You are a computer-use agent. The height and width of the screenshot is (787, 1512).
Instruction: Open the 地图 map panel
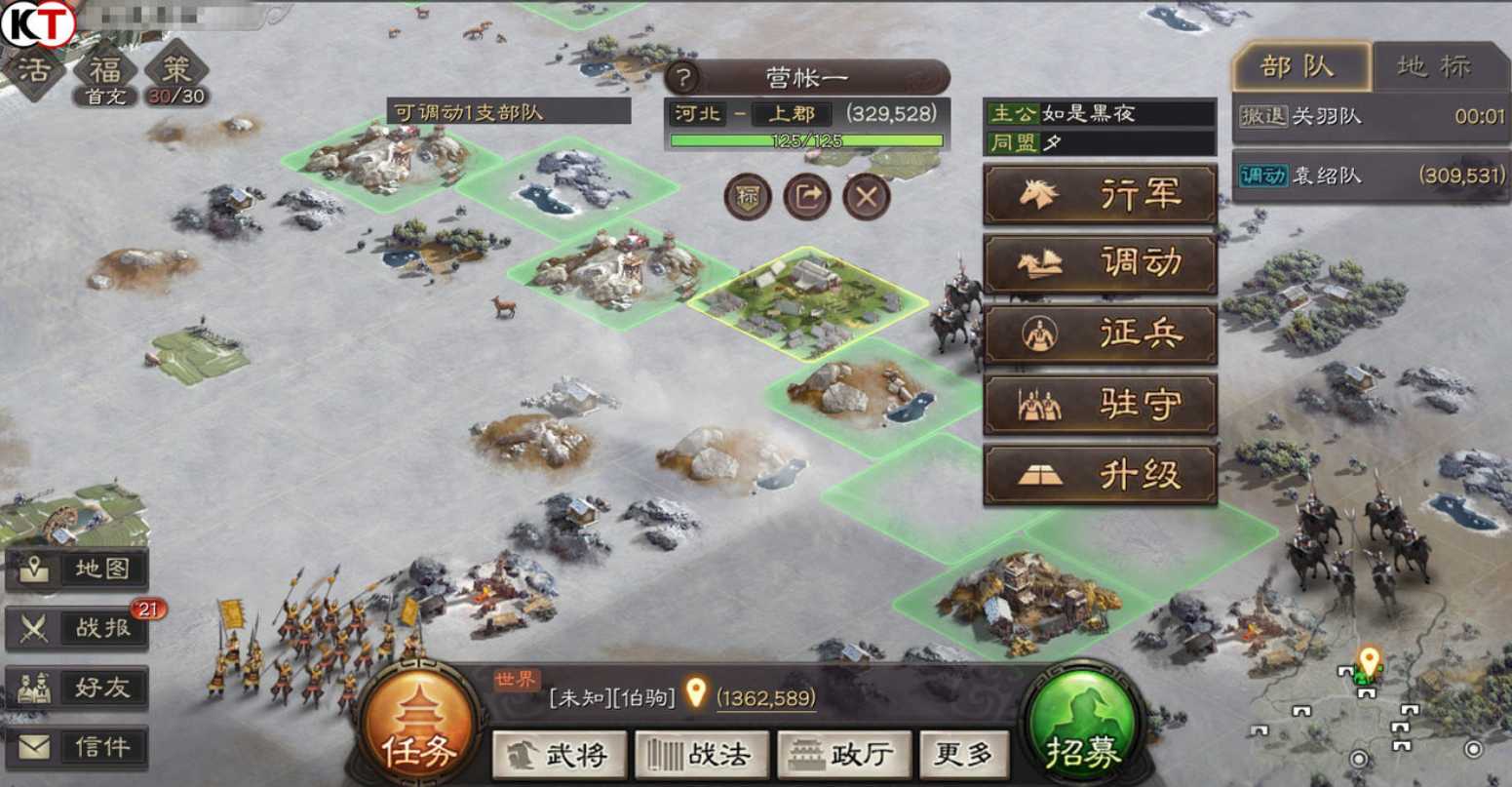point(80,570)
